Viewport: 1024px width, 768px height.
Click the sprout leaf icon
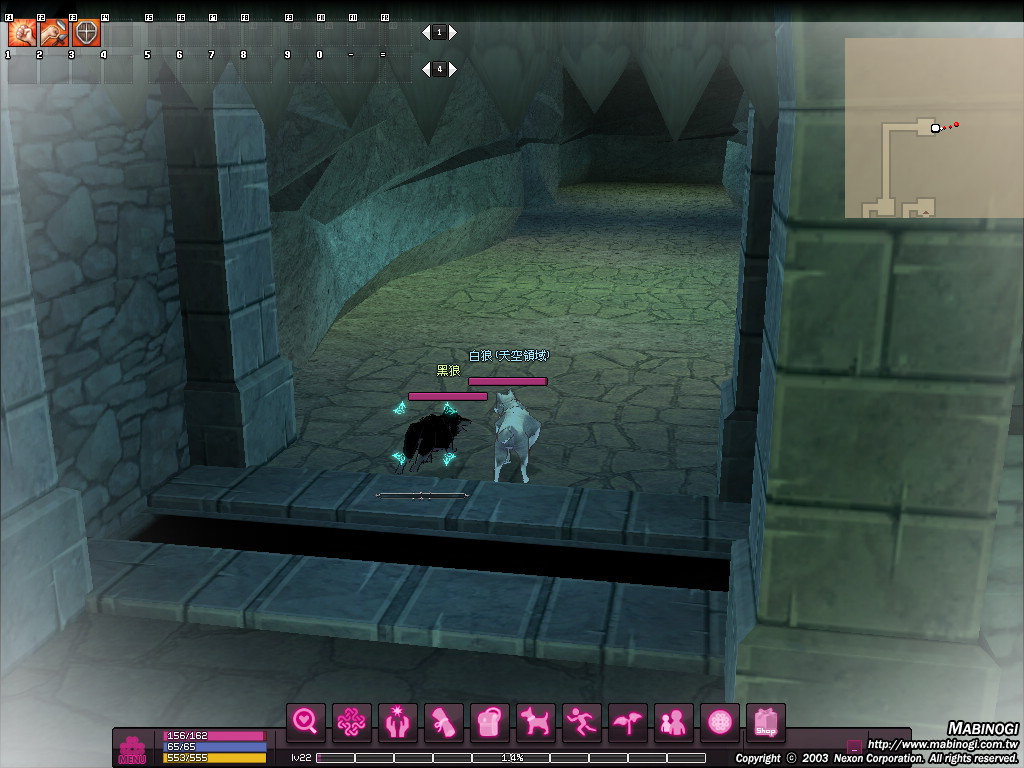[x=628, y=721]
